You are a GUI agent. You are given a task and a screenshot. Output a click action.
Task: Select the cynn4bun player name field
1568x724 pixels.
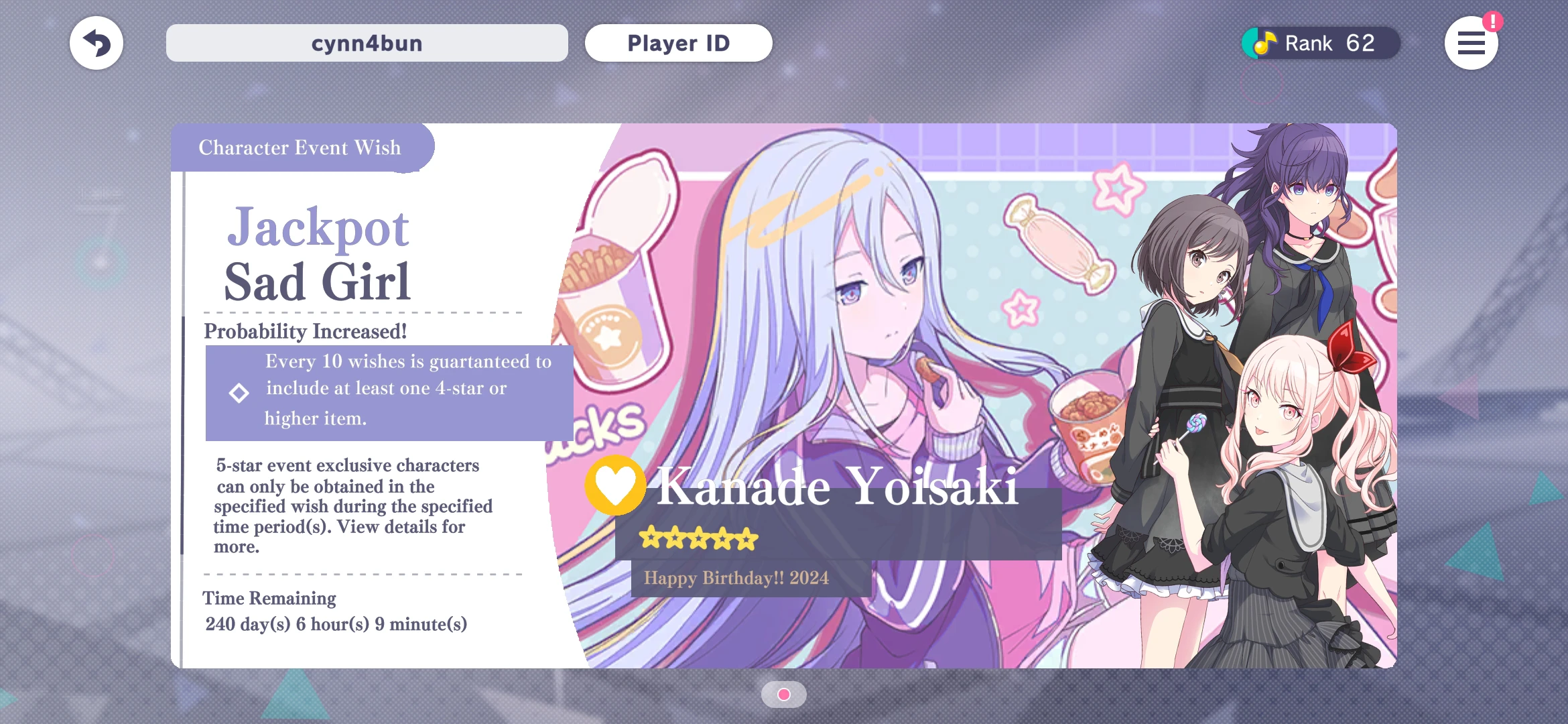point(367,43)
